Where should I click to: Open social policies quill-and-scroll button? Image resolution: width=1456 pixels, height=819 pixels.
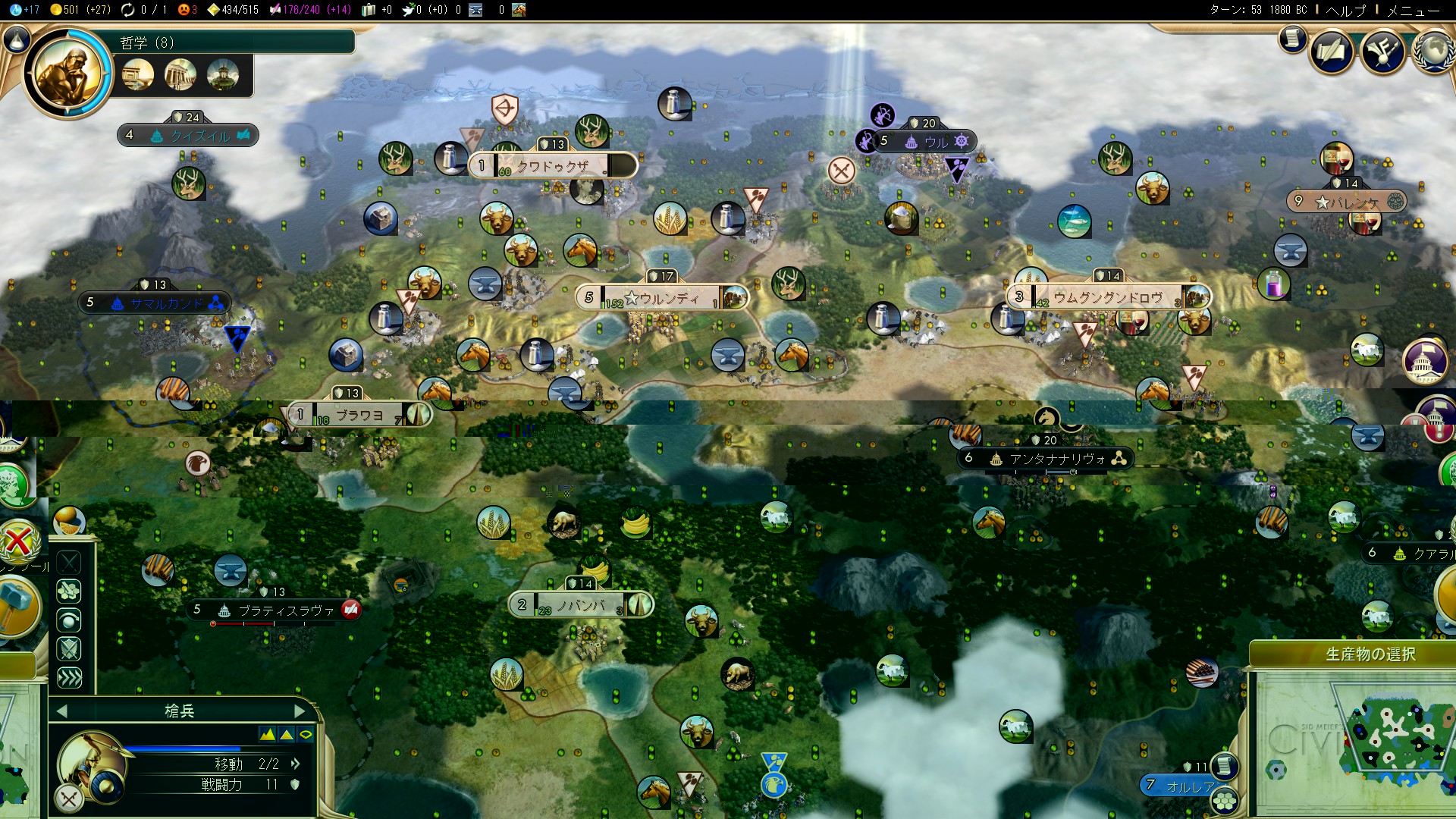(x=1331, y=52)
